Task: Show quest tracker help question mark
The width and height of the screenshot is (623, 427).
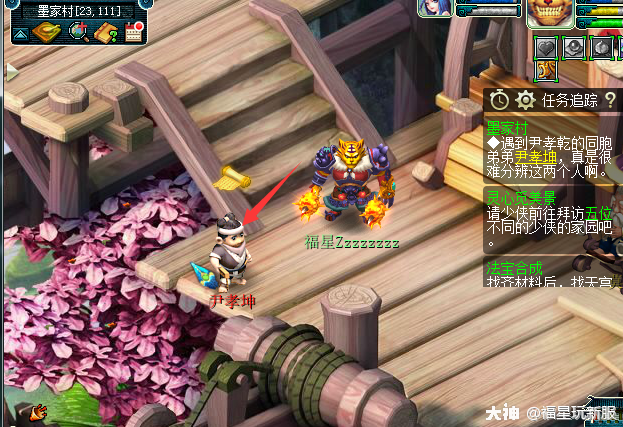Action: [609, 100]
